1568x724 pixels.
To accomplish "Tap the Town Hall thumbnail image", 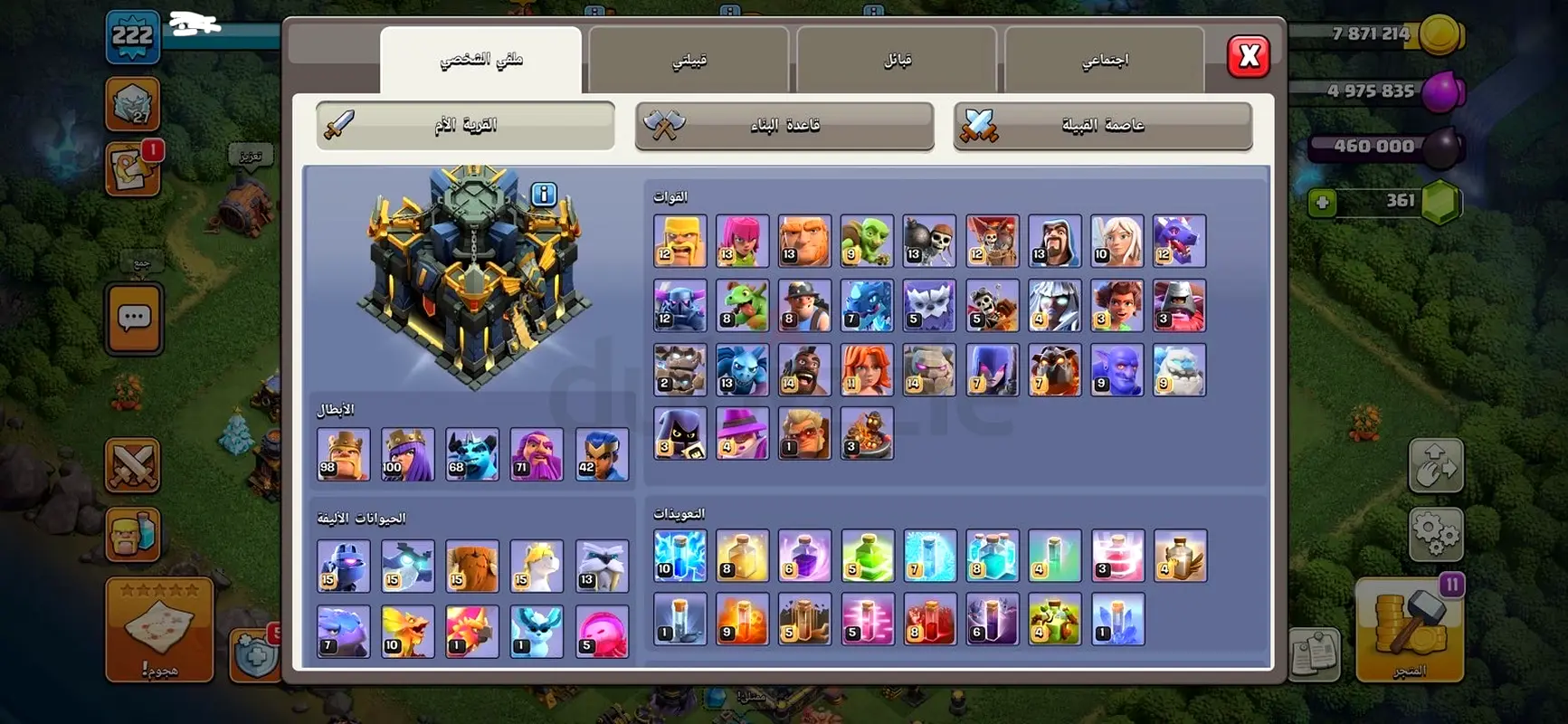I will pos(470,271).
